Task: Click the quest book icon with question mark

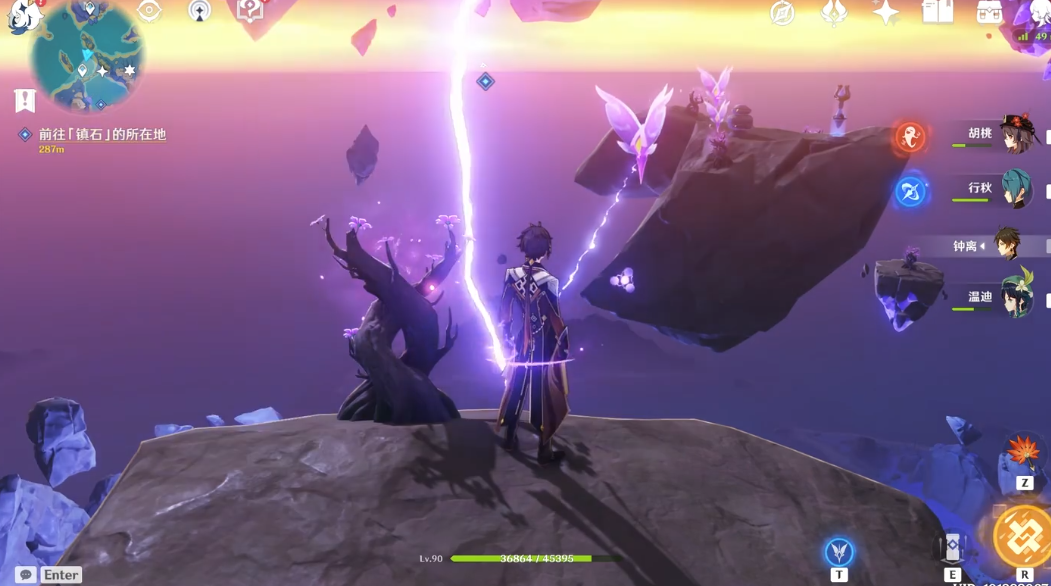Action: tap(249, 11)
